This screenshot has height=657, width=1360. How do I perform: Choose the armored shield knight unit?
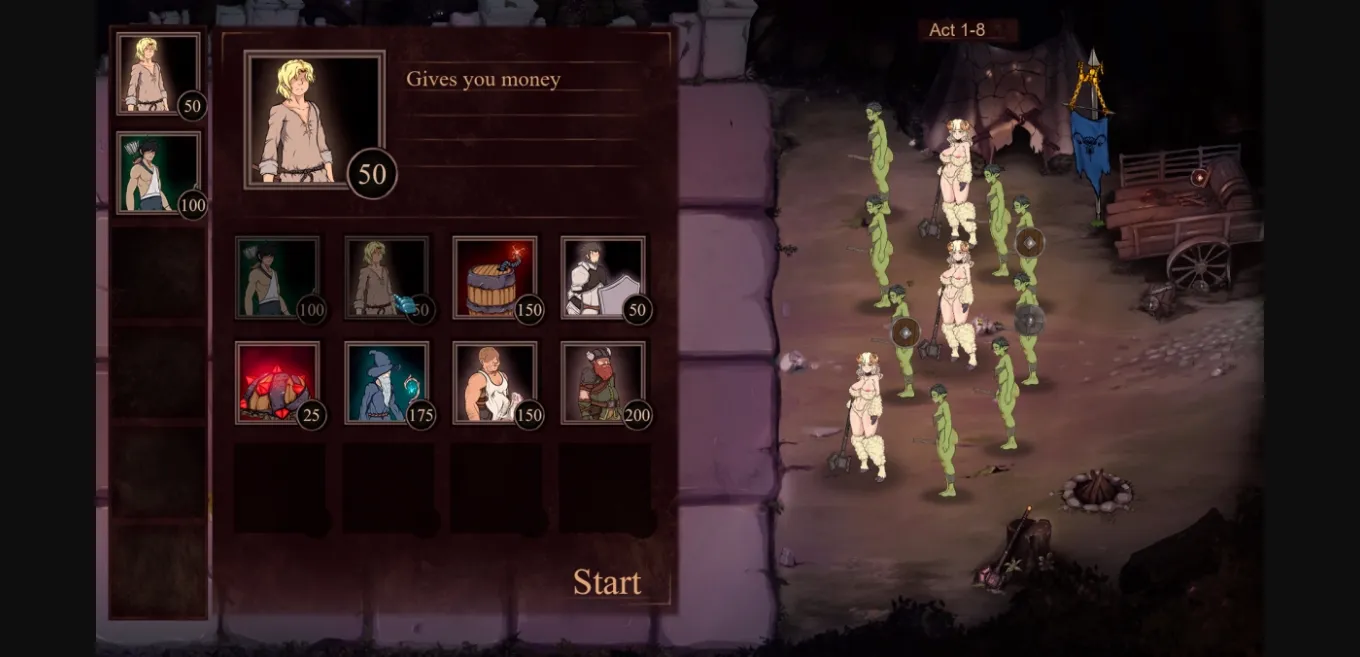602,277
